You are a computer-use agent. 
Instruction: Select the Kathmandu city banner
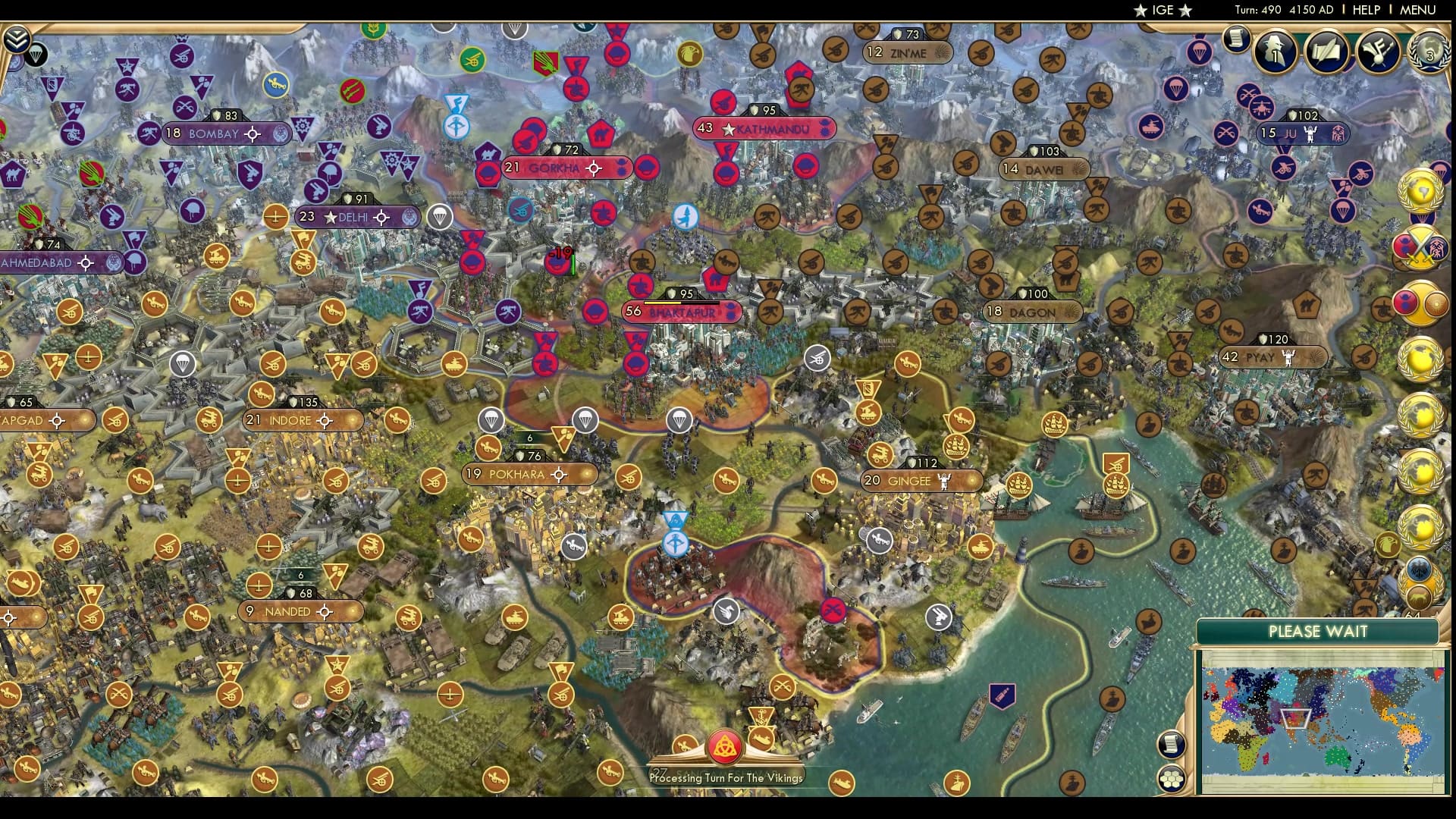click(x=766, y=129)
